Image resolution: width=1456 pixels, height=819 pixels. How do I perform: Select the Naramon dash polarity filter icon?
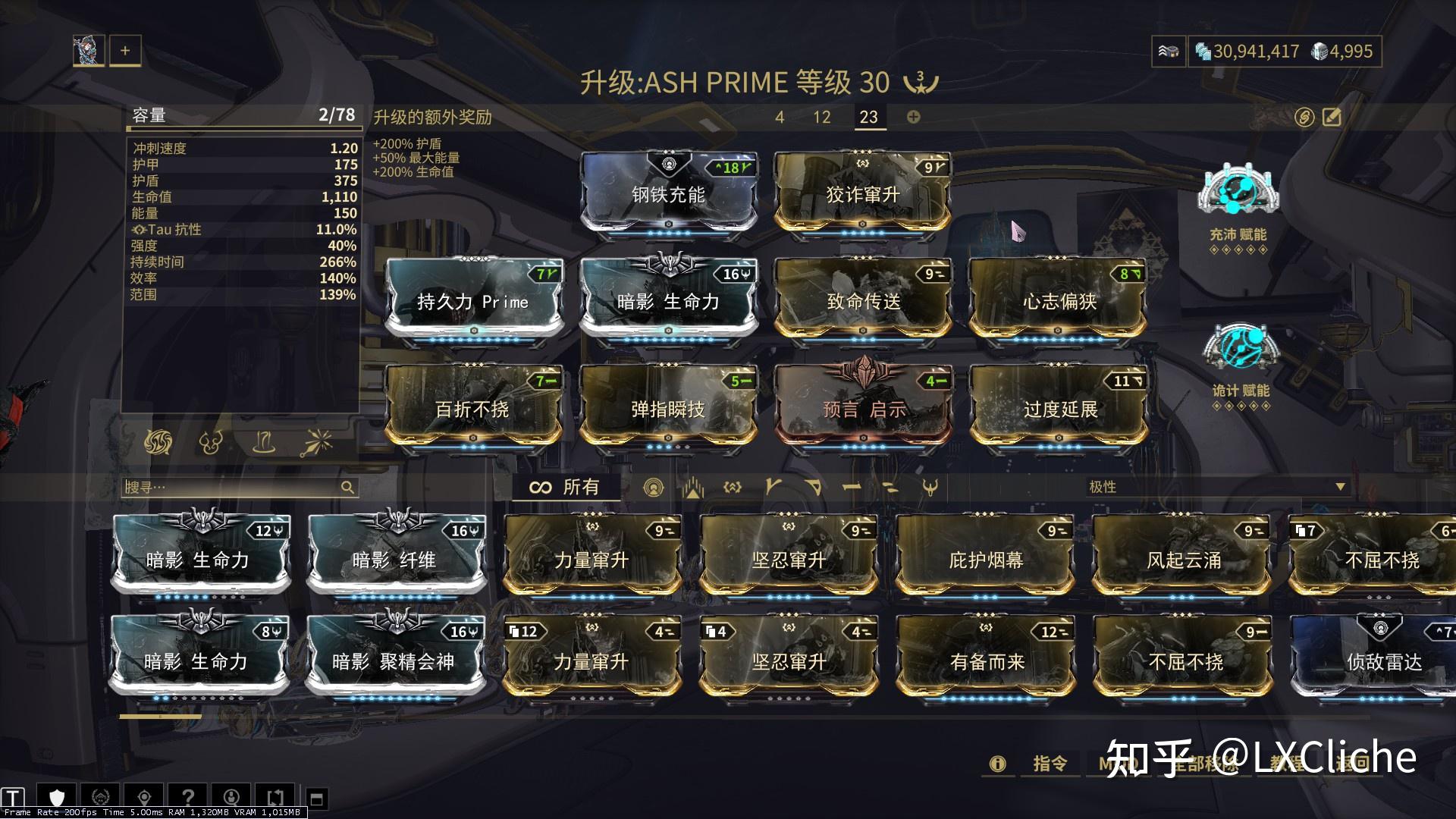851,488
